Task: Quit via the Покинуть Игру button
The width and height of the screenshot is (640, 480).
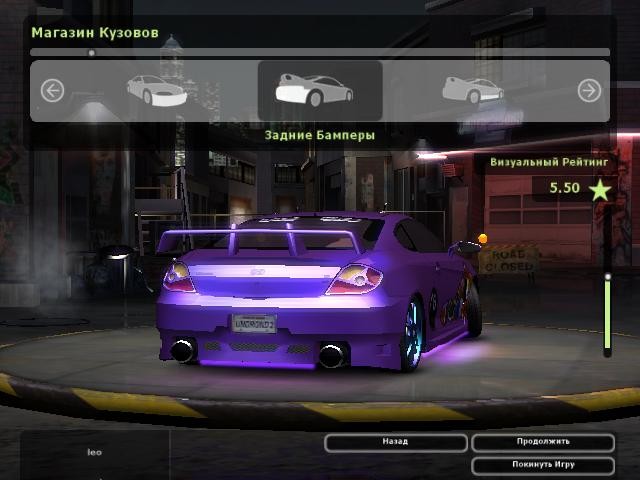Action: 542,465
